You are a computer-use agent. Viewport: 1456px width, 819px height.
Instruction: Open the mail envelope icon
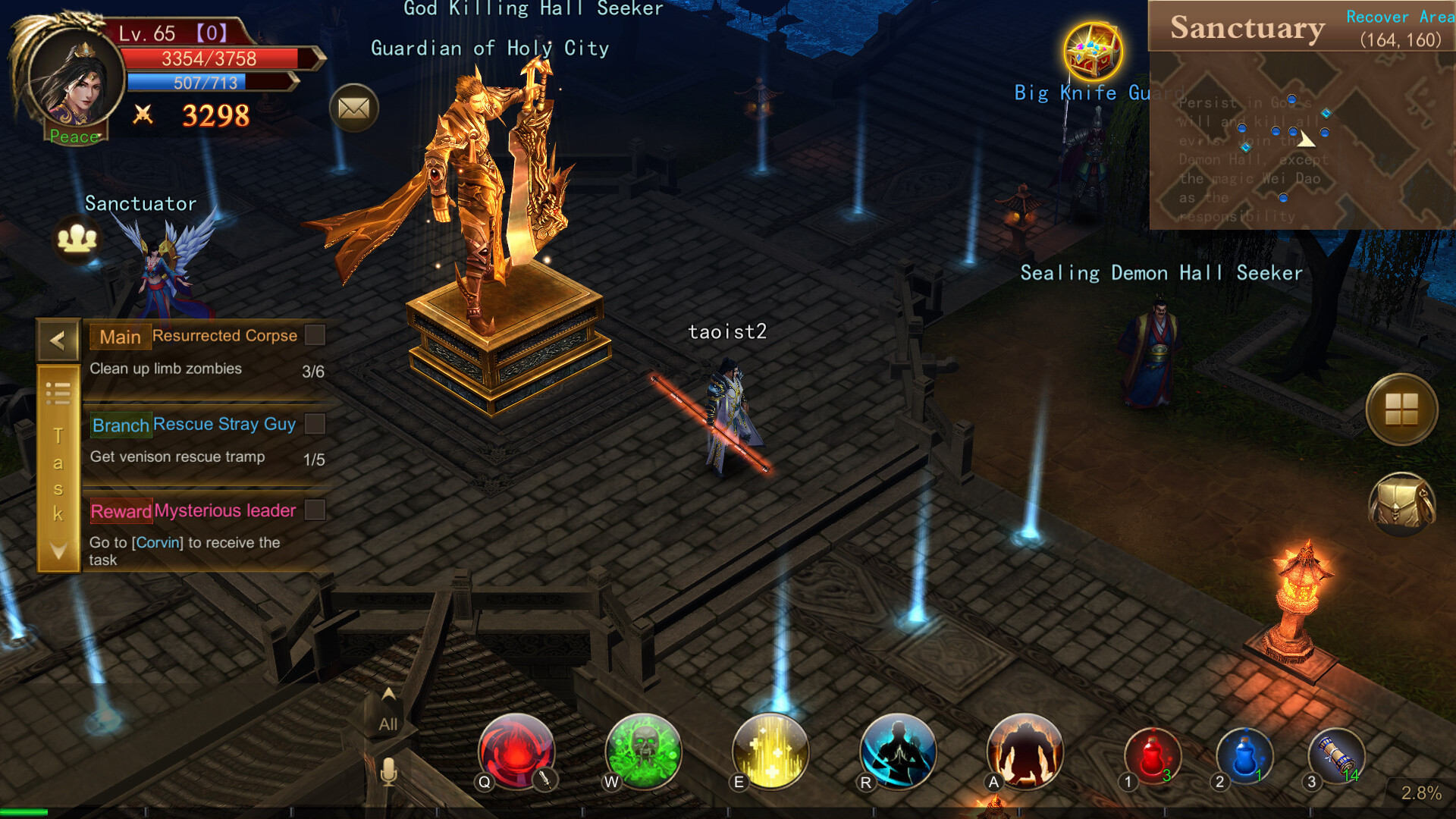[353, 108]
